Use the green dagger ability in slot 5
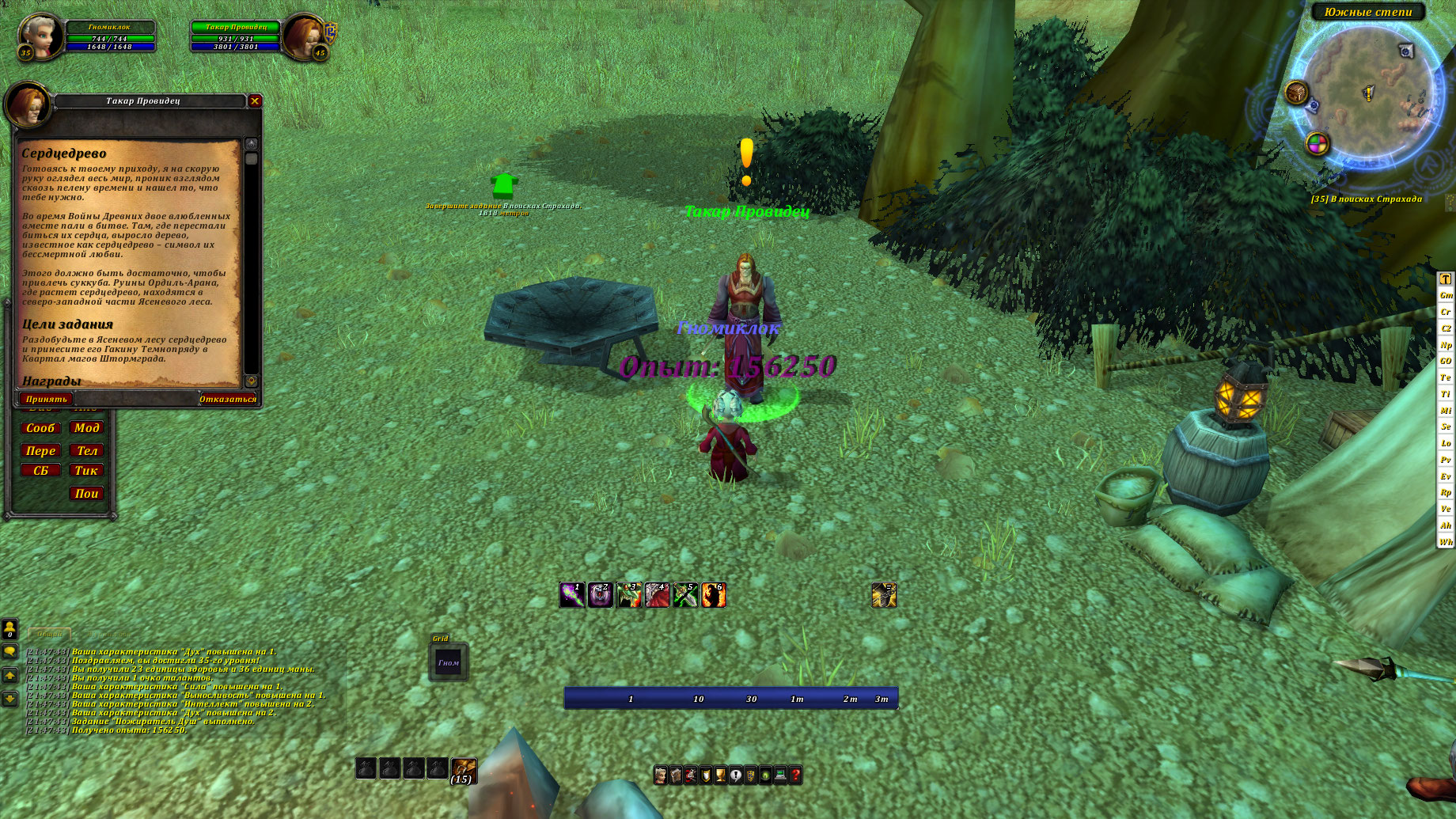Screen dimensions: 1456x819 point(685,595)
